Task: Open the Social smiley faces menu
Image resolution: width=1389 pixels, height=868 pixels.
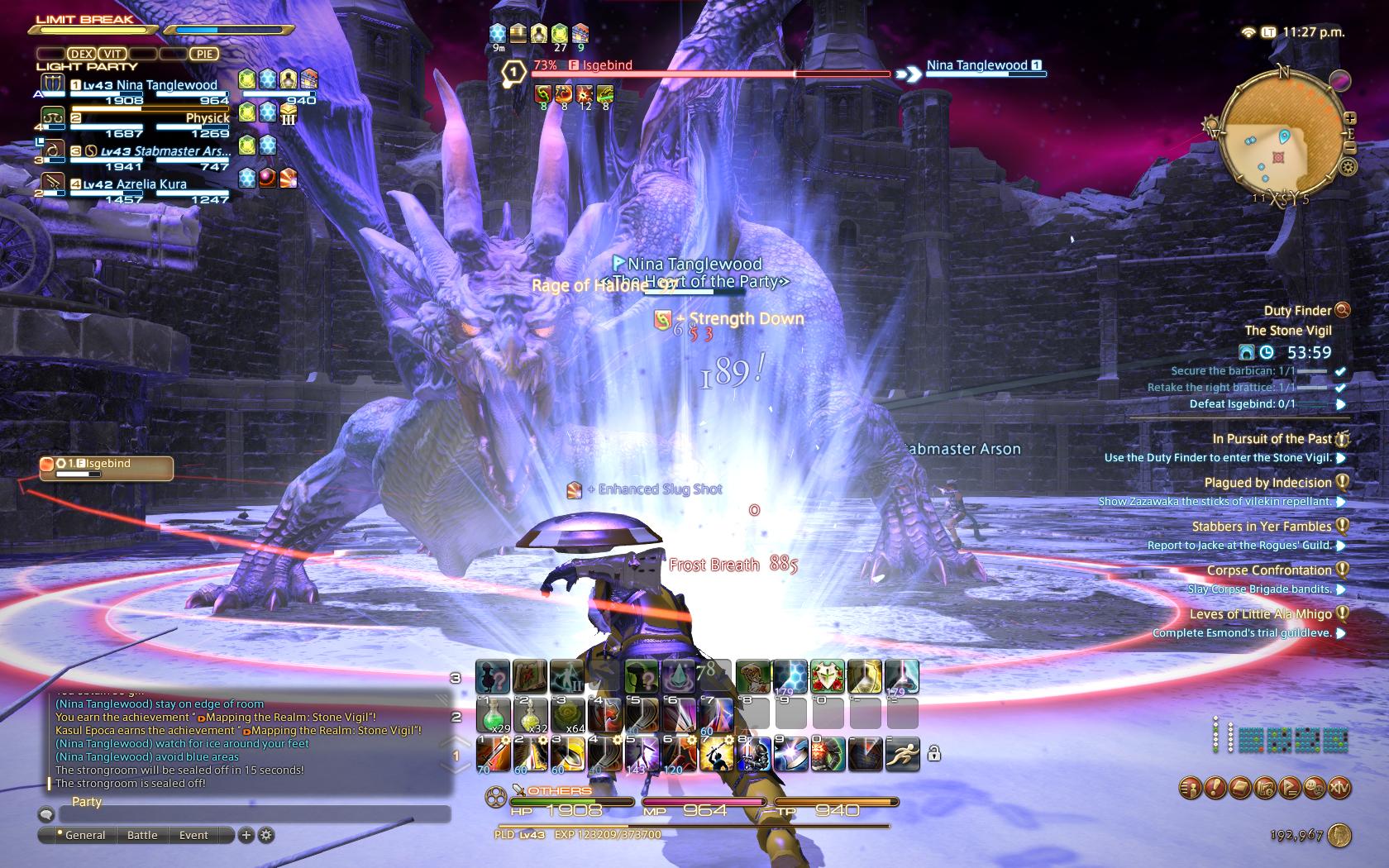Action: point(1314,788)
